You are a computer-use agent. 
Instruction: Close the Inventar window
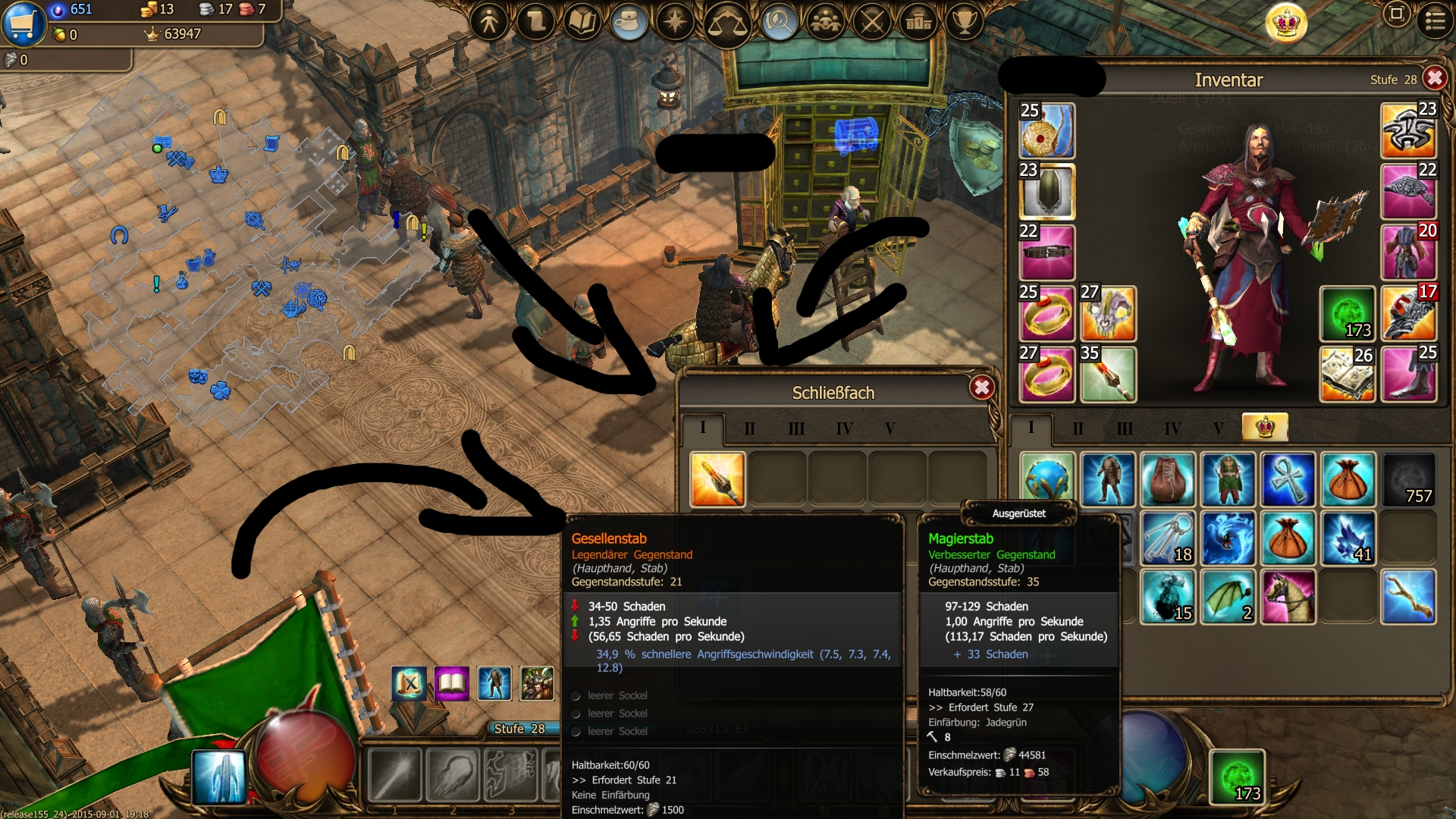tap(1434, 79)
